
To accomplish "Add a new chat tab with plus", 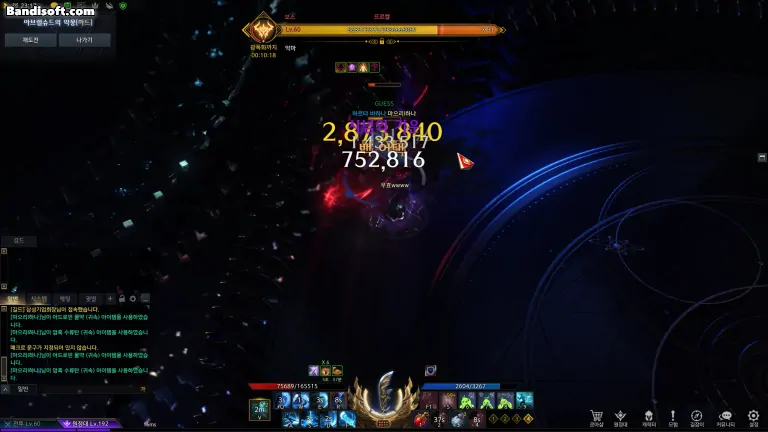I will tap(110, 298).
